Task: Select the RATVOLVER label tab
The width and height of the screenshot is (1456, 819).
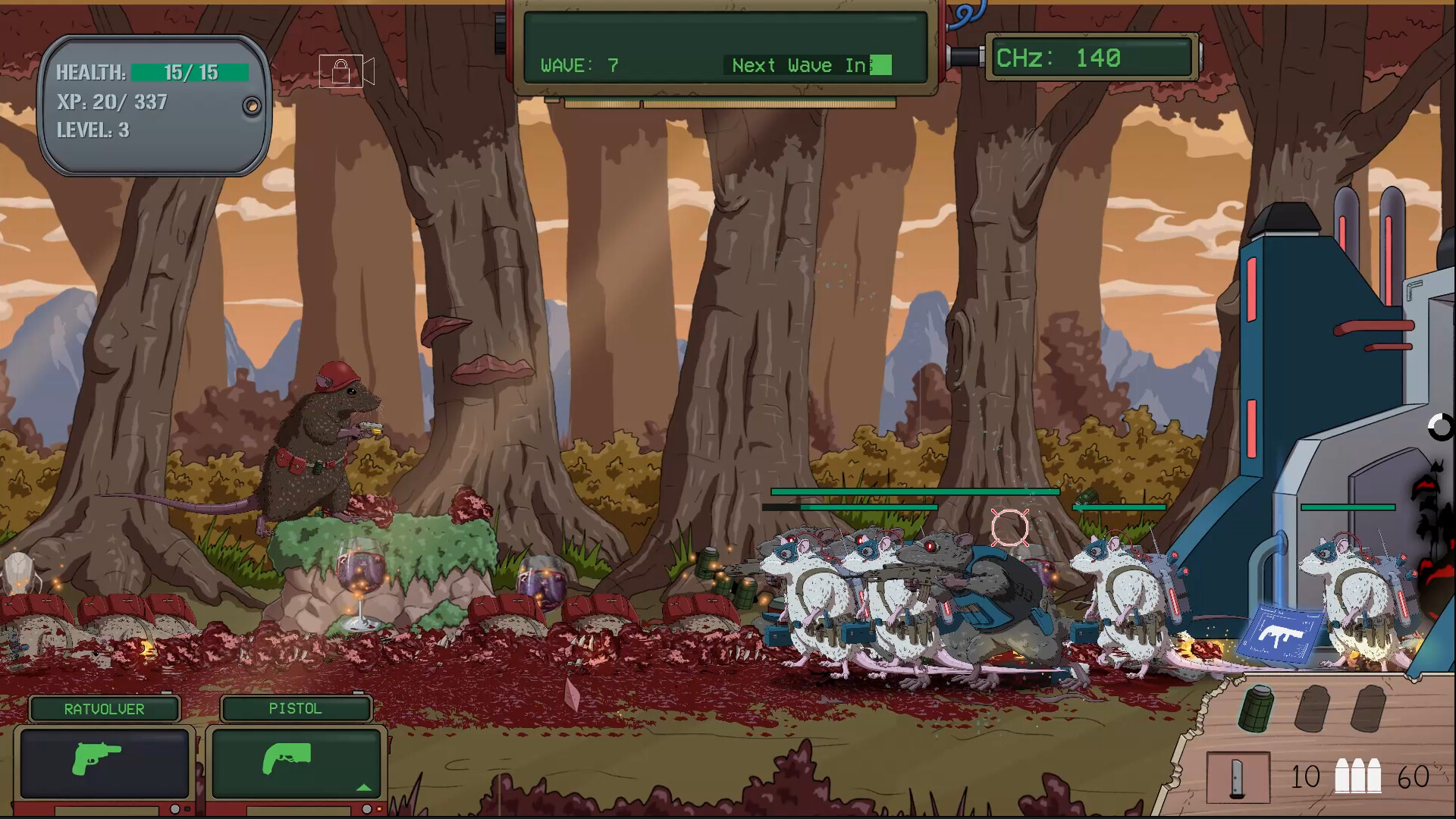Action: pos(105,708)
